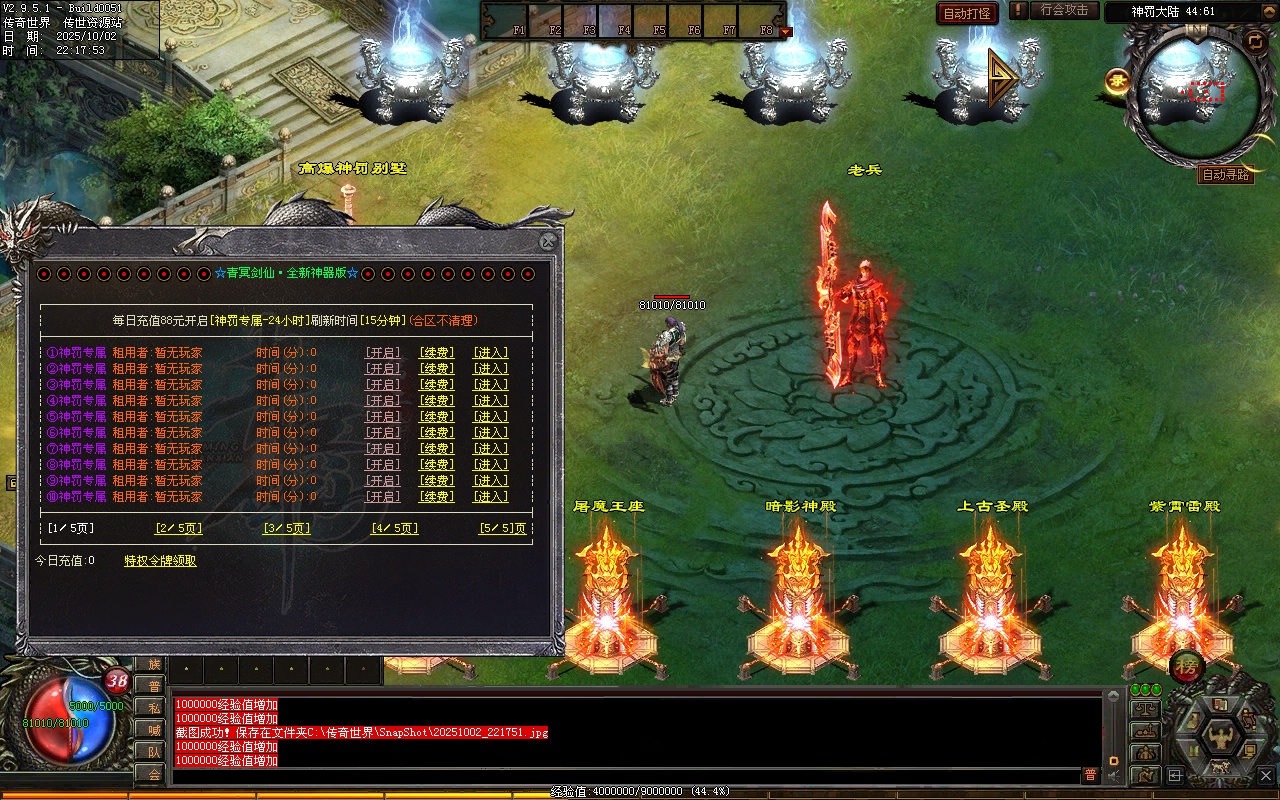Viewport: 1280px width, 800px height.
Task: Open the golden 录 button beside the minimap
Action: tap(1117, 80)
